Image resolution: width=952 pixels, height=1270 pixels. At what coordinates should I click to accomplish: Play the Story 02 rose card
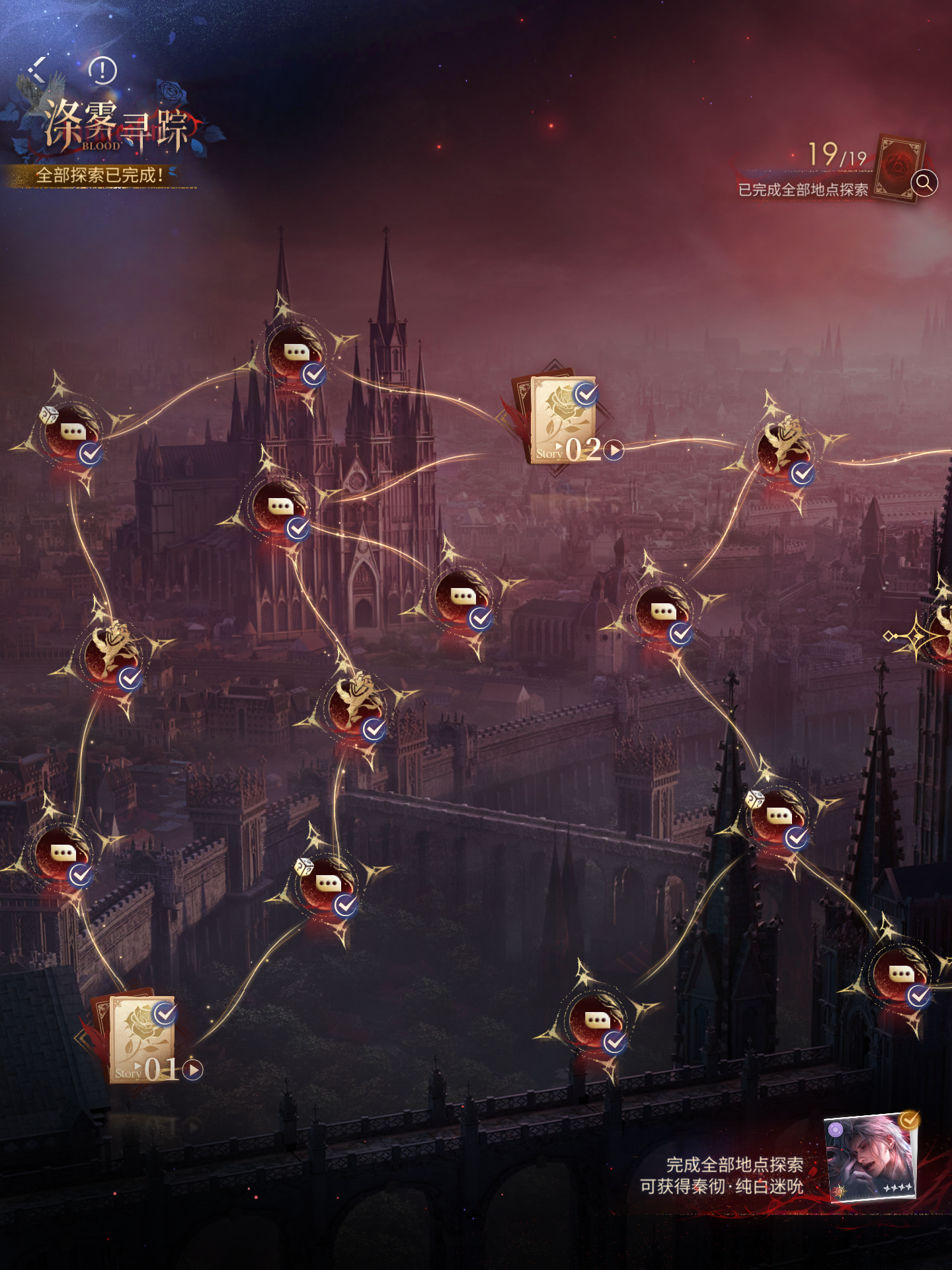coord(614,450)
